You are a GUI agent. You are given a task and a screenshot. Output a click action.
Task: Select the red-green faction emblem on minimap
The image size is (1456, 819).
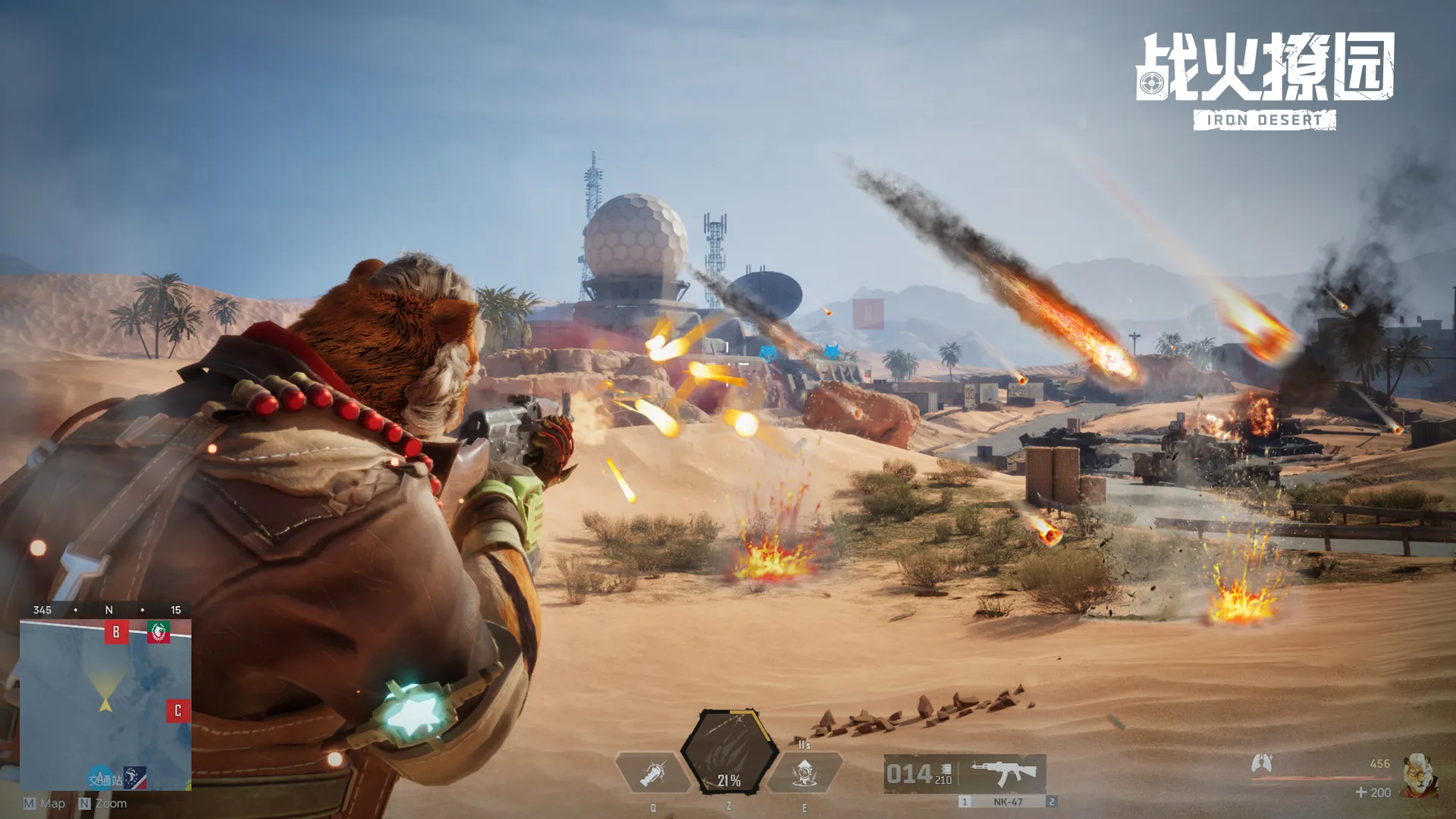(x=158, y=632)
